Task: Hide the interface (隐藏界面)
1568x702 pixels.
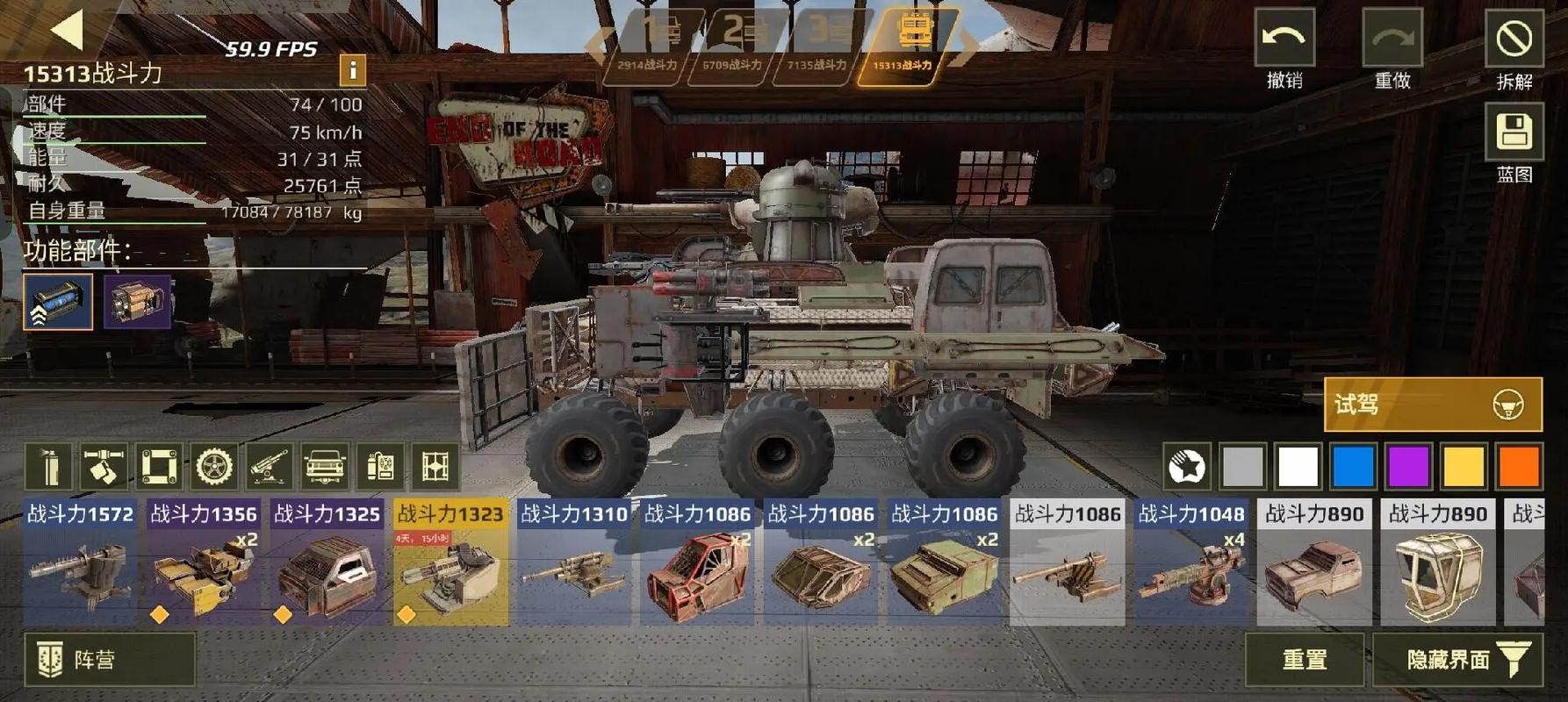Action: pyautogui.click(x=1457, y=659)
